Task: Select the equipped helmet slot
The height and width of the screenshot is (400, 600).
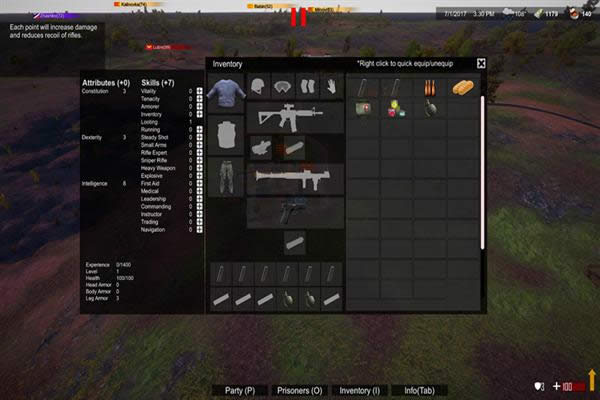Action: coord(259,85)
